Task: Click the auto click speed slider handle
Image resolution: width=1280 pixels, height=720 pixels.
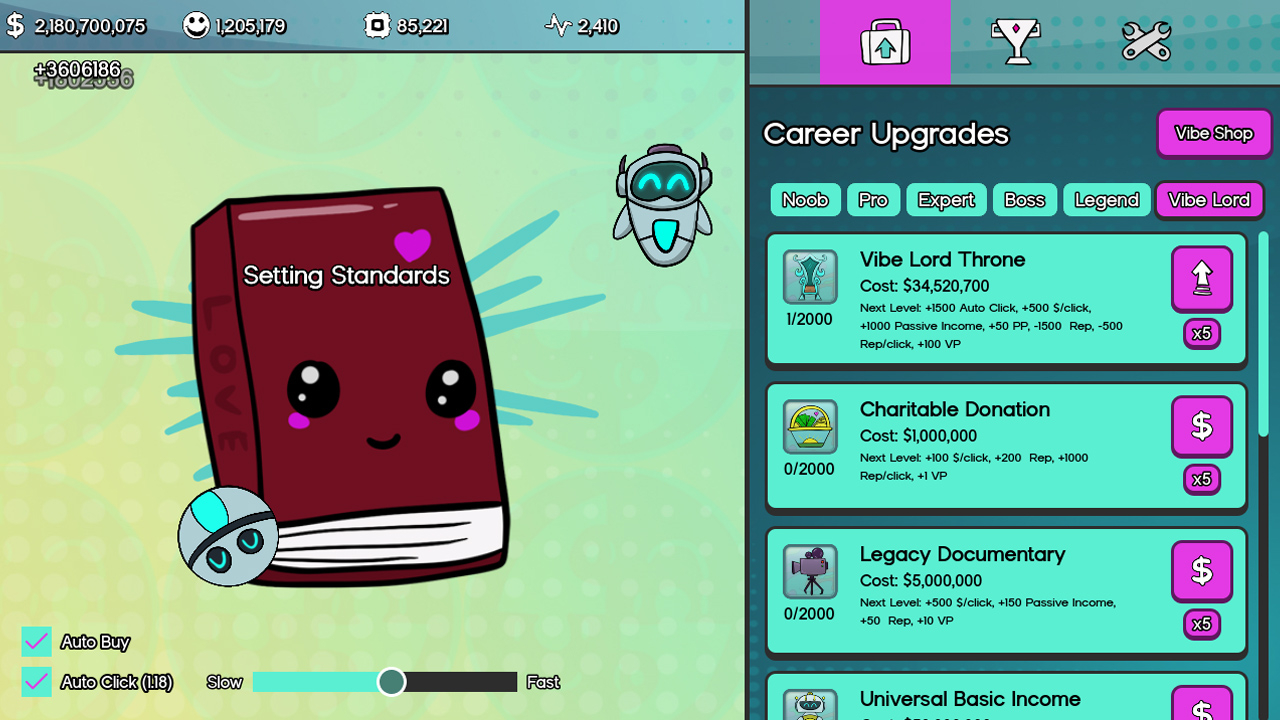Action: pos(391,682)
